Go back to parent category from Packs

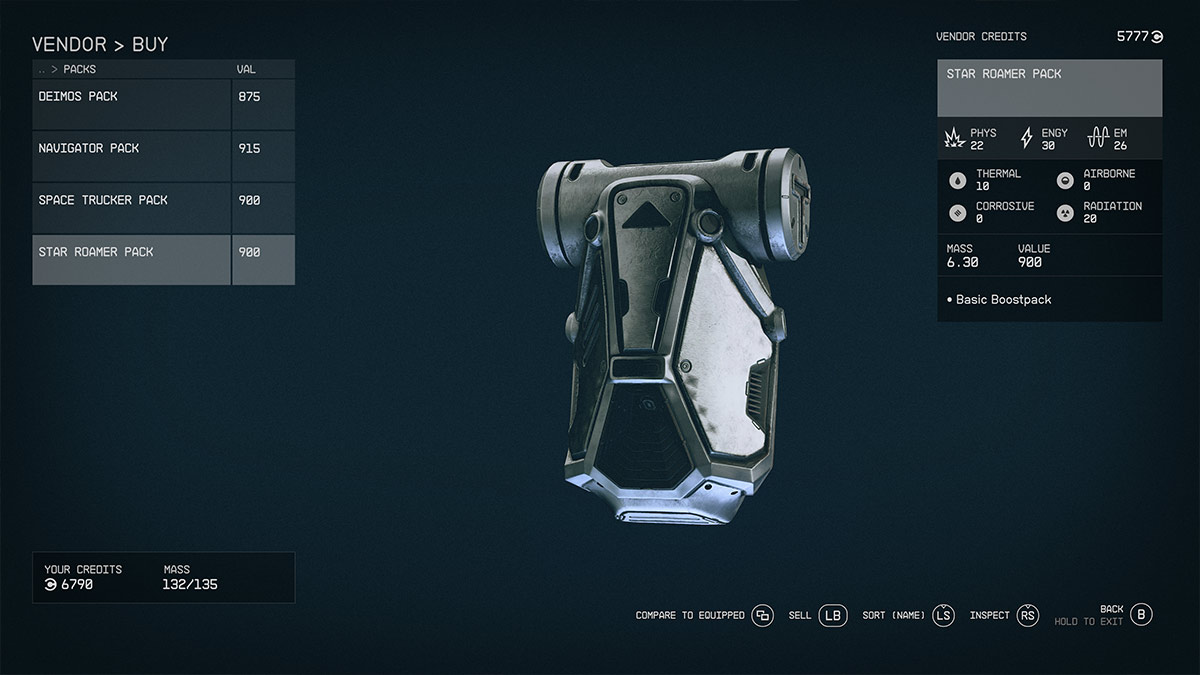tap(42, 70)
